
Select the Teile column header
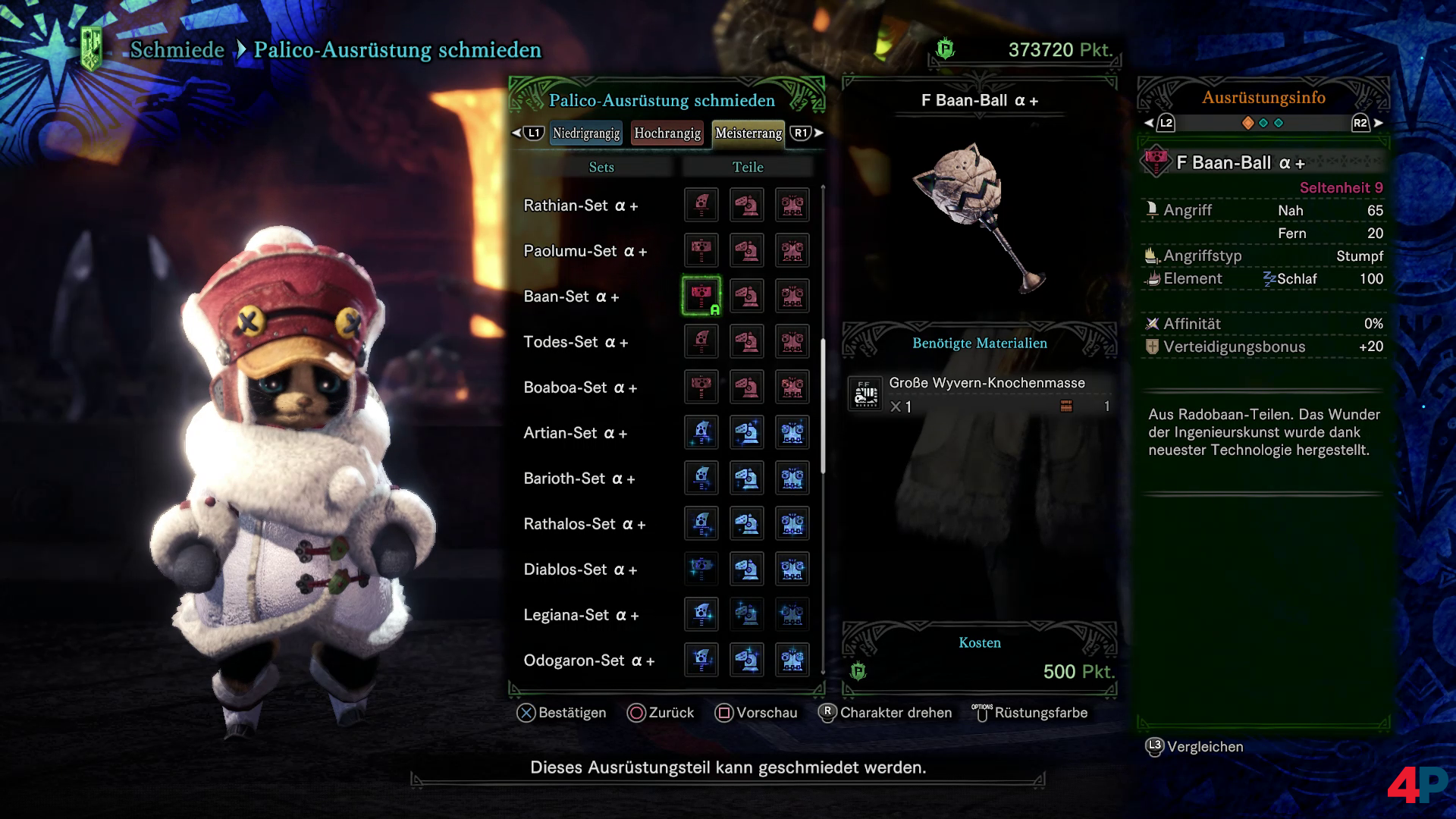click(x=748, y=167)
